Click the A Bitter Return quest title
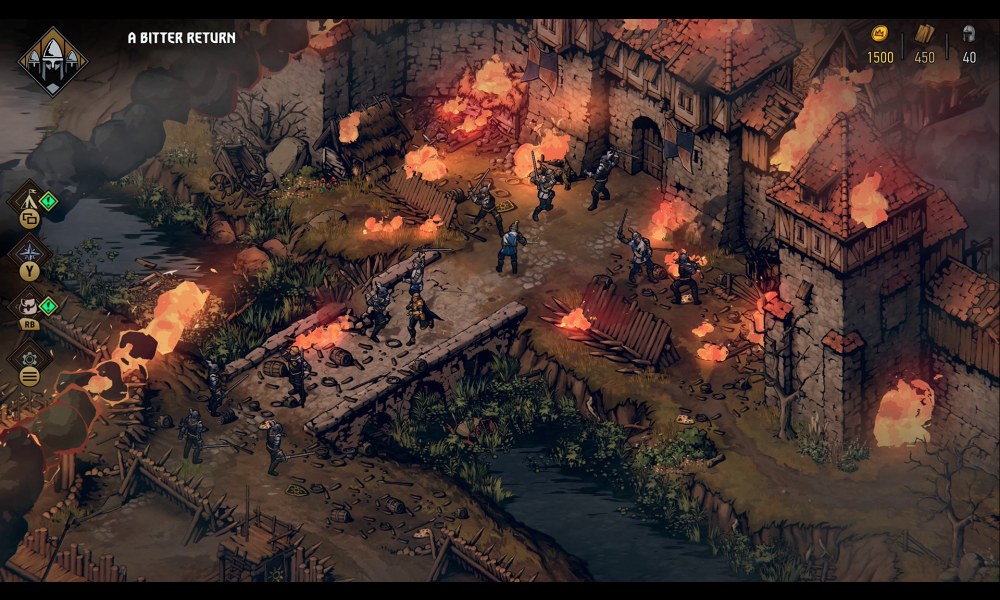 pos(182,38)
